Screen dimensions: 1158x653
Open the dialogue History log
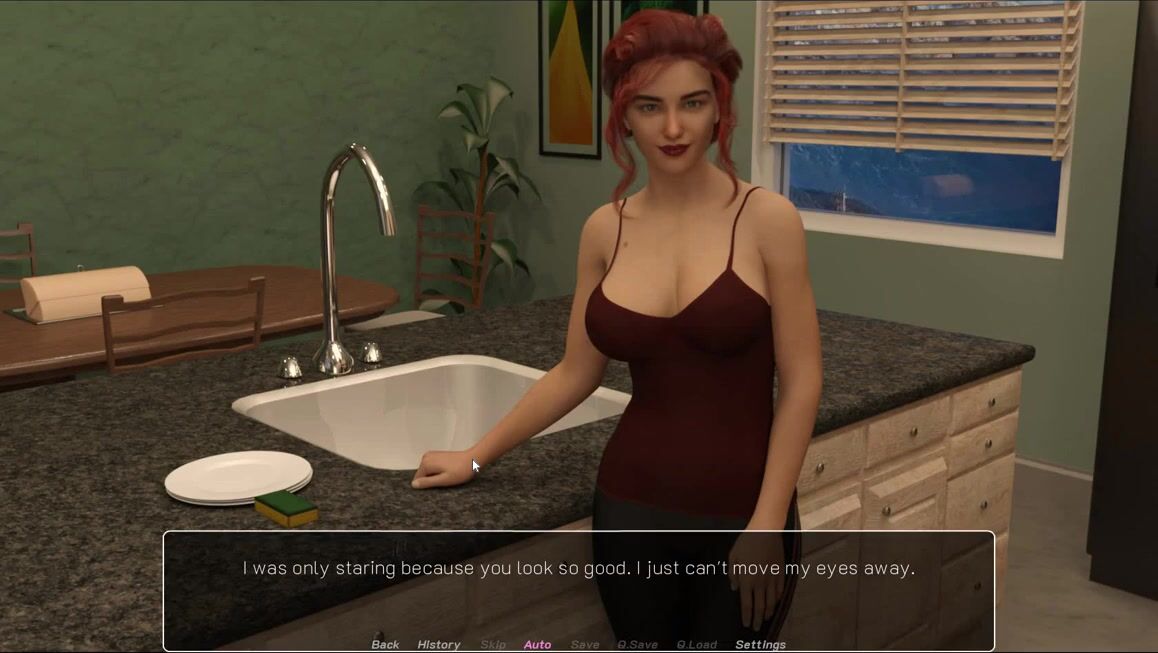pos(438,644)
